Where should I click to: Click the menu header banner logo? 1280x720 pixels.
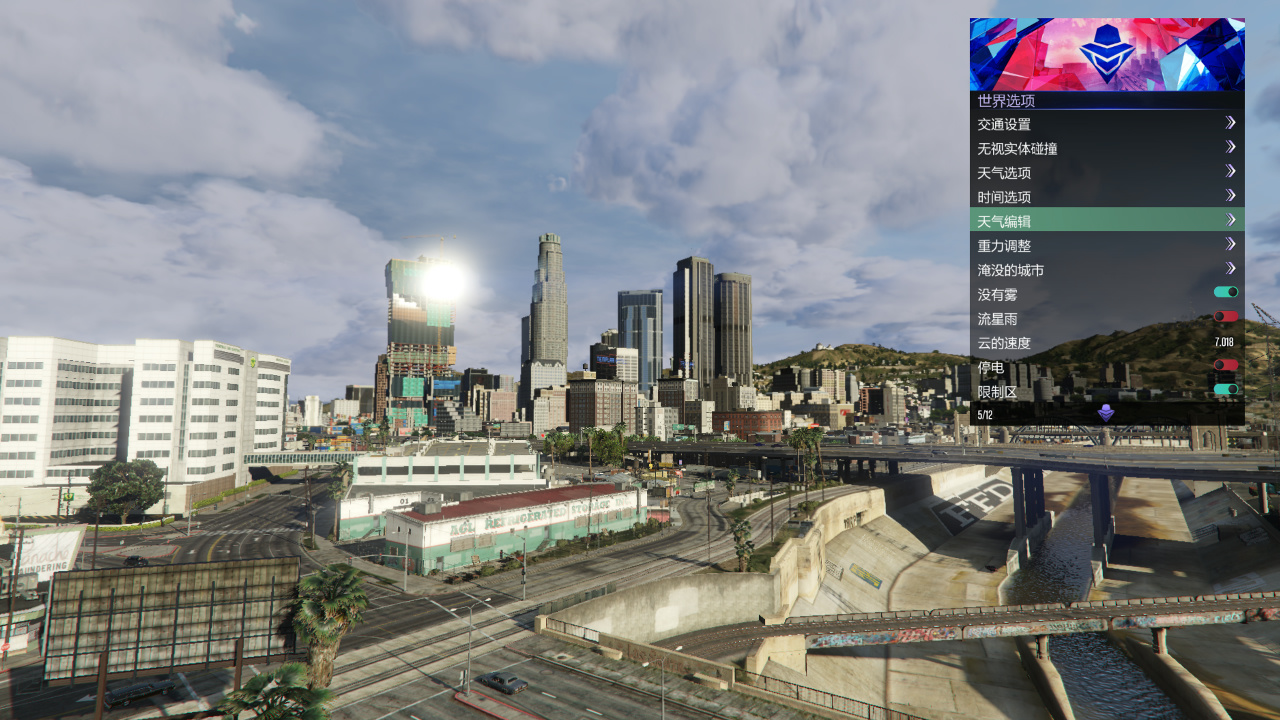coord(1107,54)
